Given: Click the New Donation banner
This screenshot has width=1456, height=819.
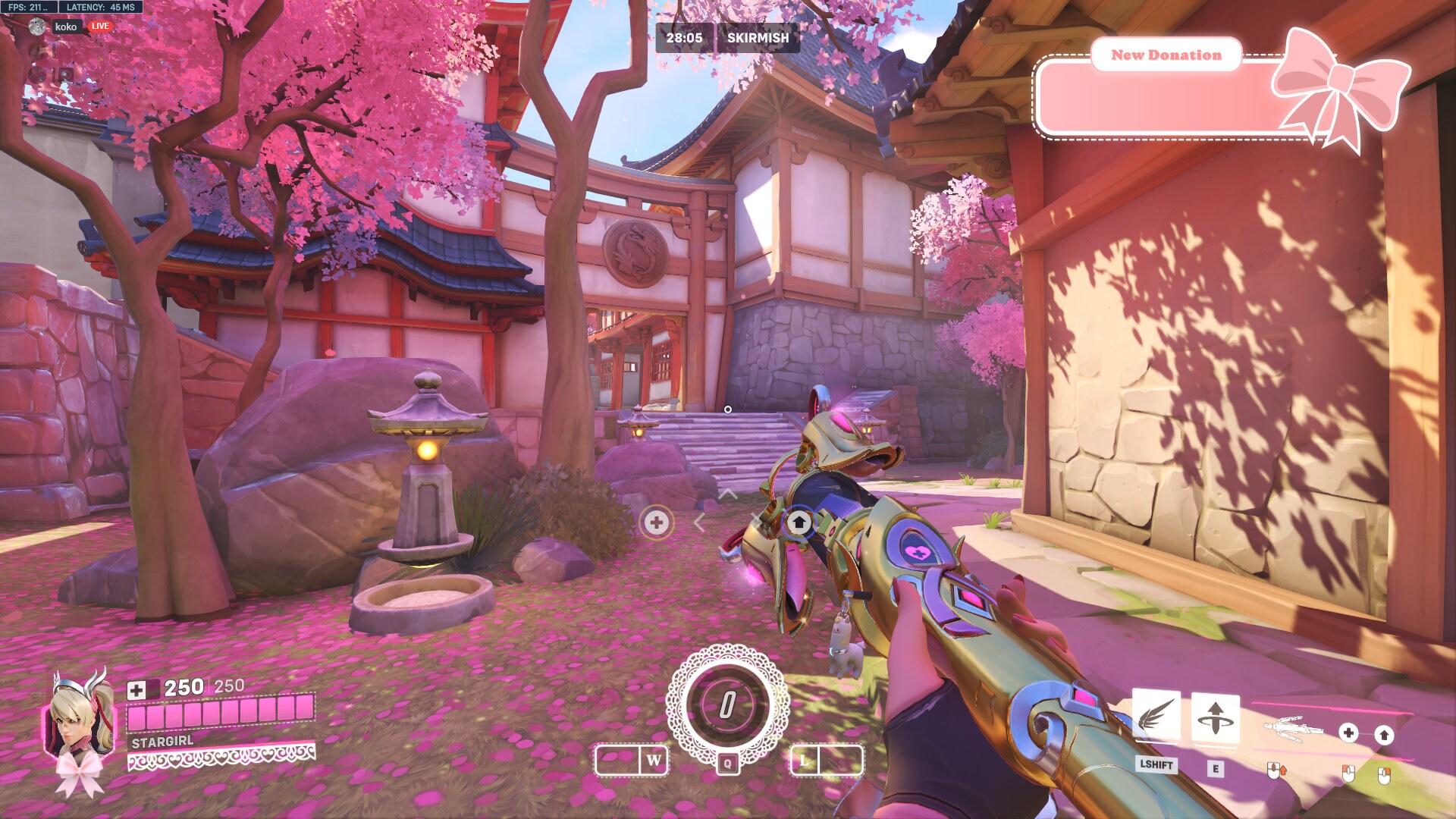Looking at the screenshot, I should pos(1166,55).
